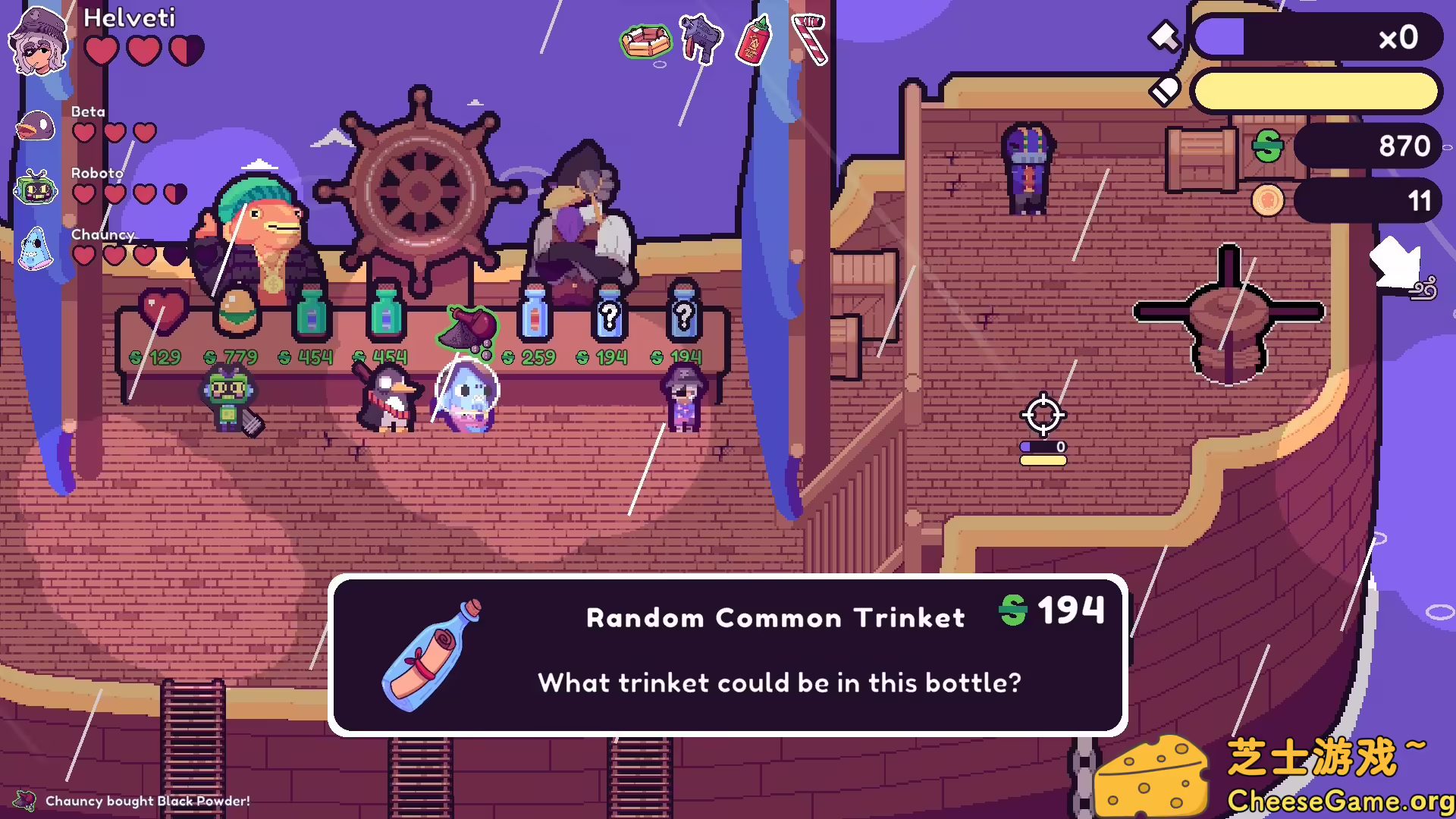Image resolution: width=1456 pixels, height=819 pixels.
Task: Select Beta's penguin portrait
Action: click(36, 127)
